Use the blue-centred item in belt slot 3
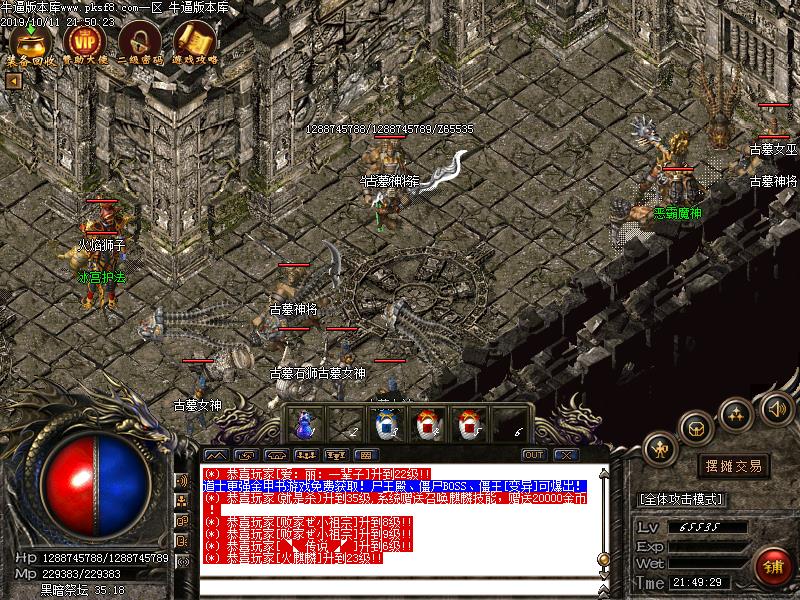 coord(386,423)
